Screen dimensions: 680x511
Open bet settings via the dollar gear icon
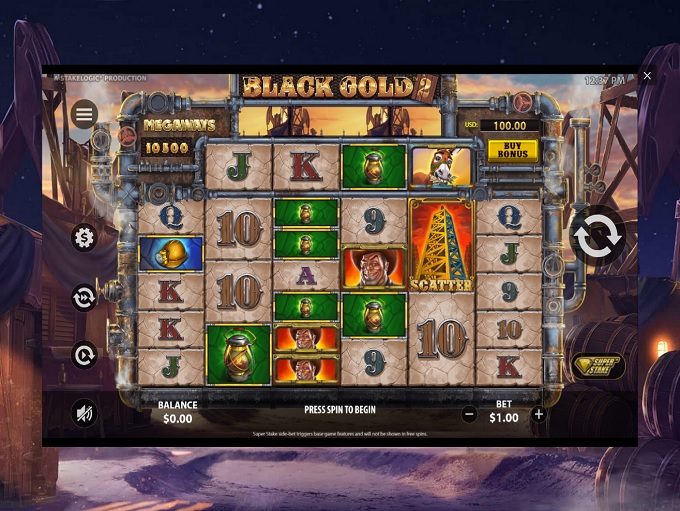coord(85,237)
